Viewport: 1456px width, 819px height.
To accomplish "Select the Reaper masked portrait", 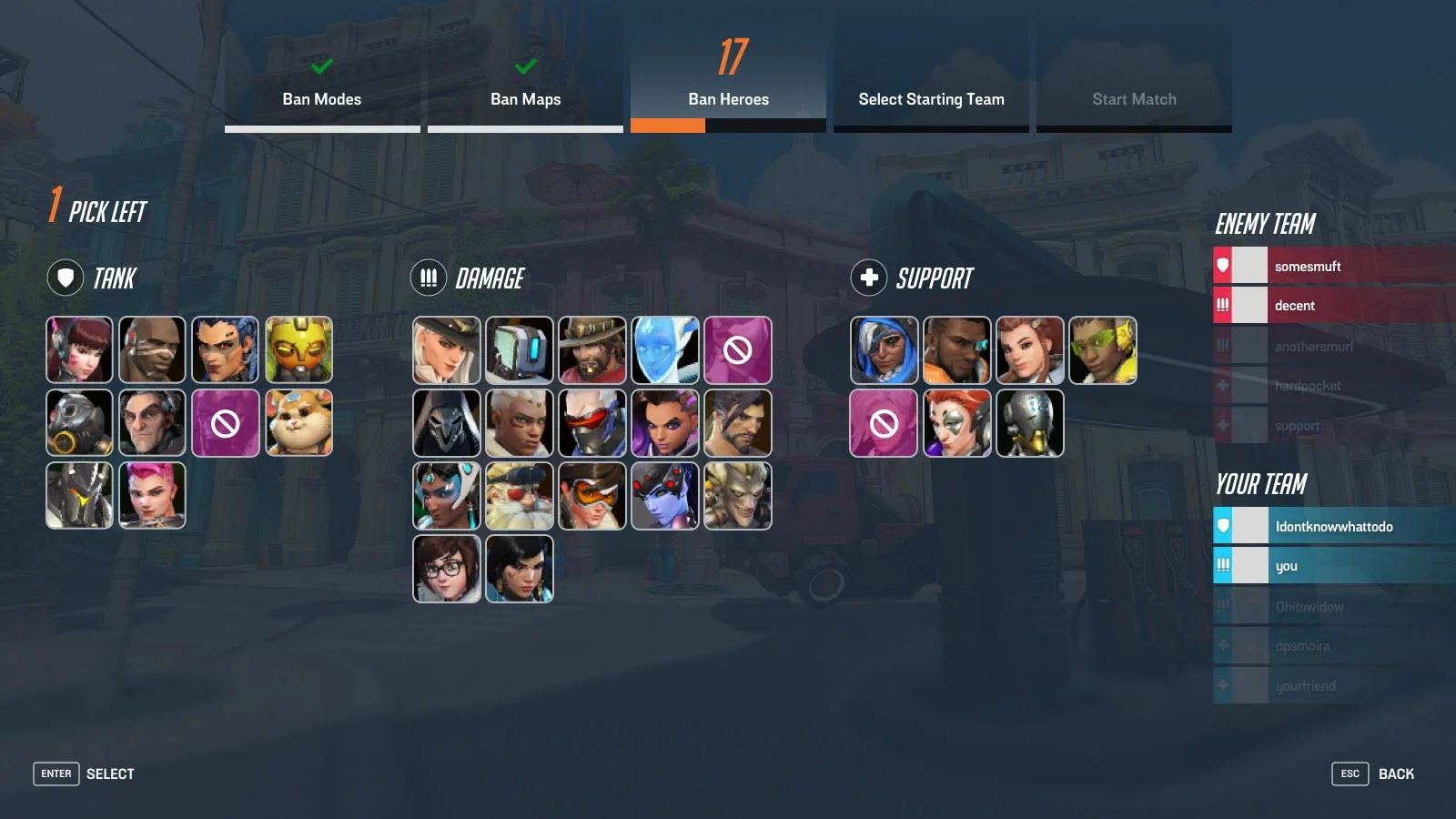I will point(447,423).
